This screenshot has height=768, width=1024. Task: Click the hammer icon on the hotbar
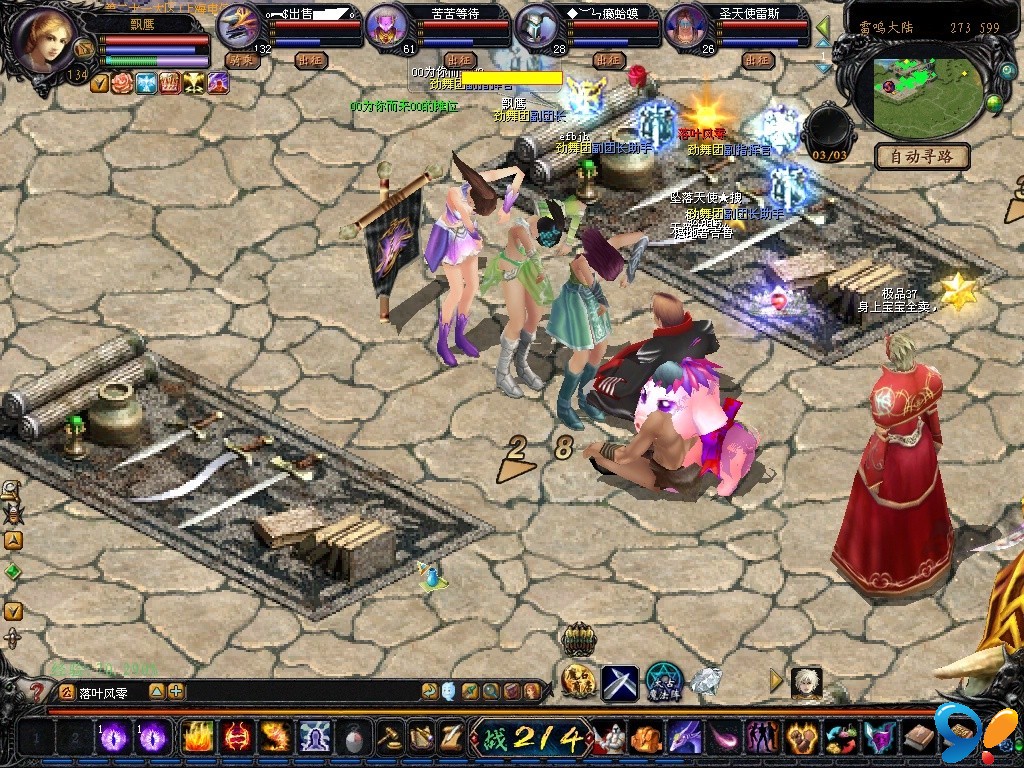[388, 737]
